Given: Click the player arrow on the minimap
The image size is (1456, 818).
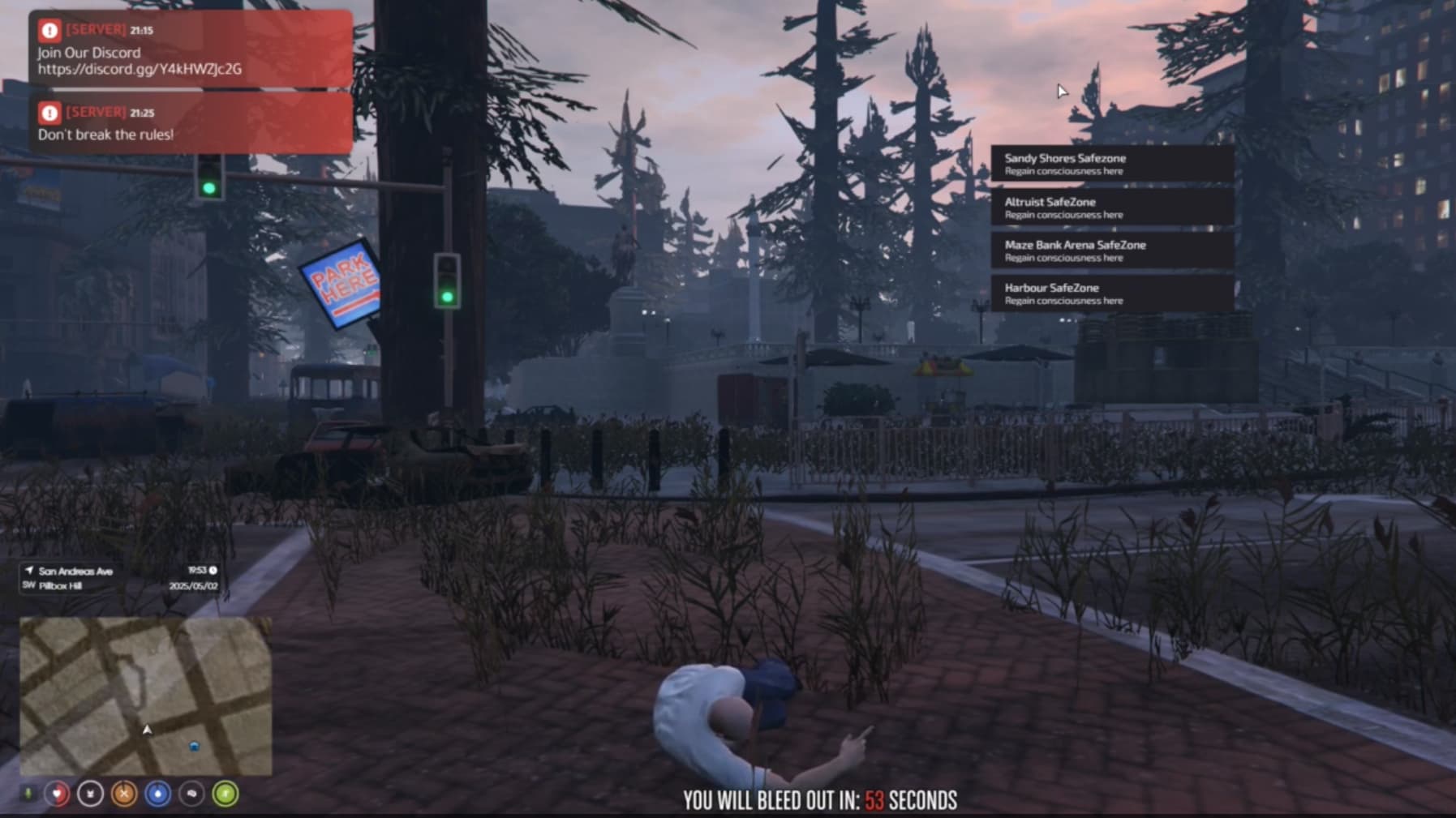Looking at the screenshot, I should click(148, 730).
